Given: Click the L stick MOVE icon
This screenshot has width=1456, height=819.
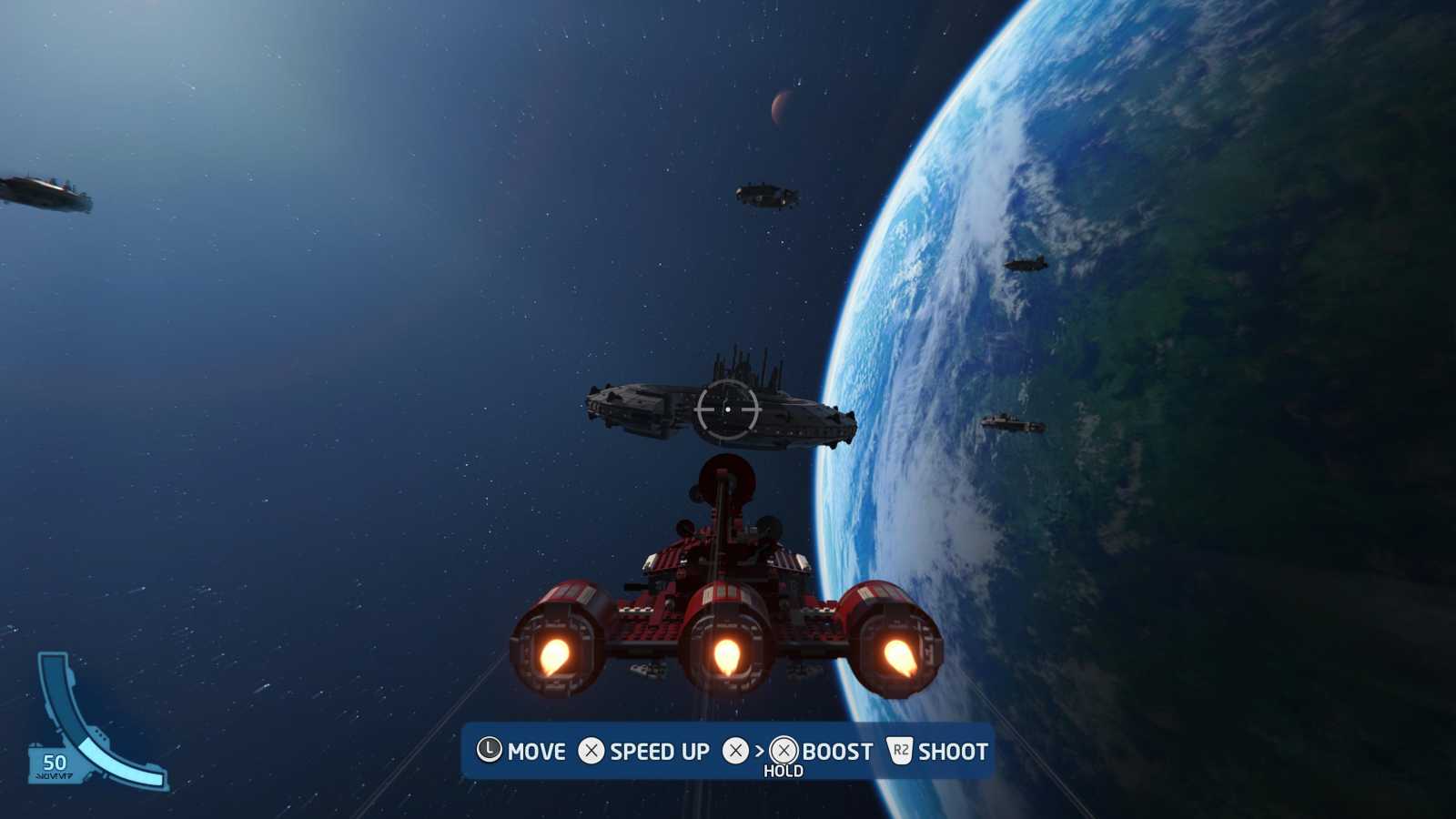Looking at the screenshot, I should pos(490,752).
